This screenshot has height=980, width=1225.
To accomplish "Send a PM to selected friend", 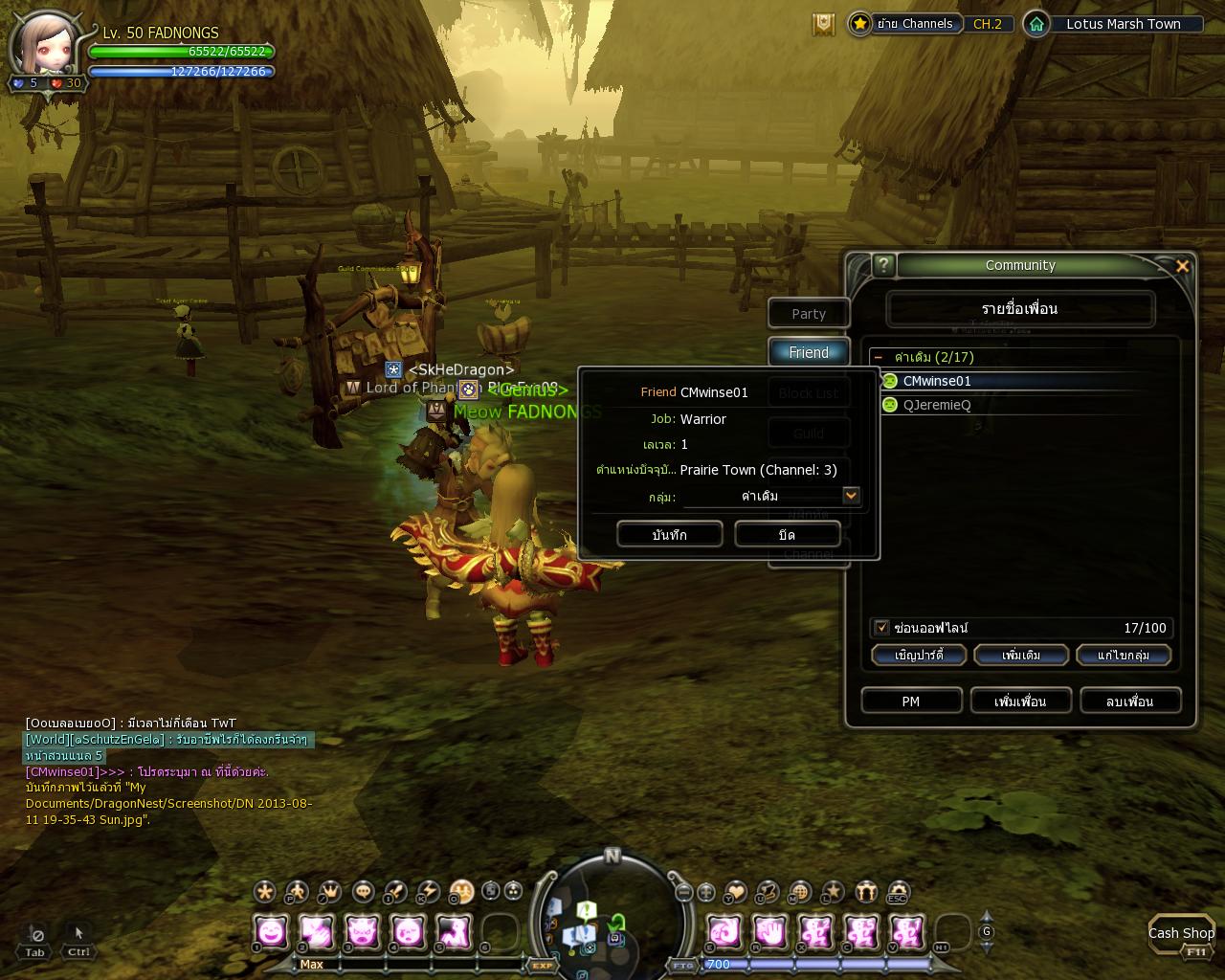I will click(x=911, y=702).
